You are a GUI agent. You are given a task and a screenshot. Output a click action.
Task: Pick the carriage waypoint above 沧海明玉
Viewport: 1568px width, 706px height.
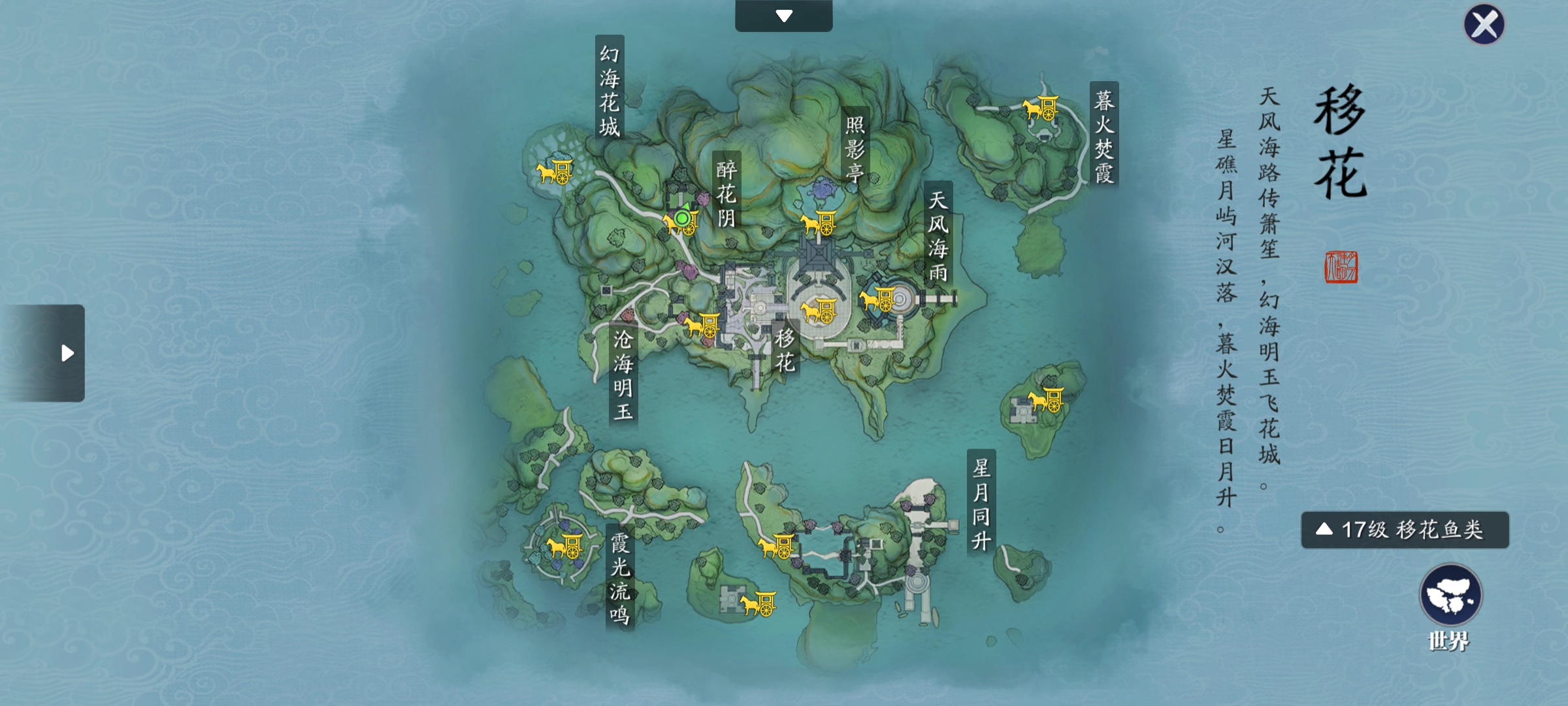tap(702, 325)
